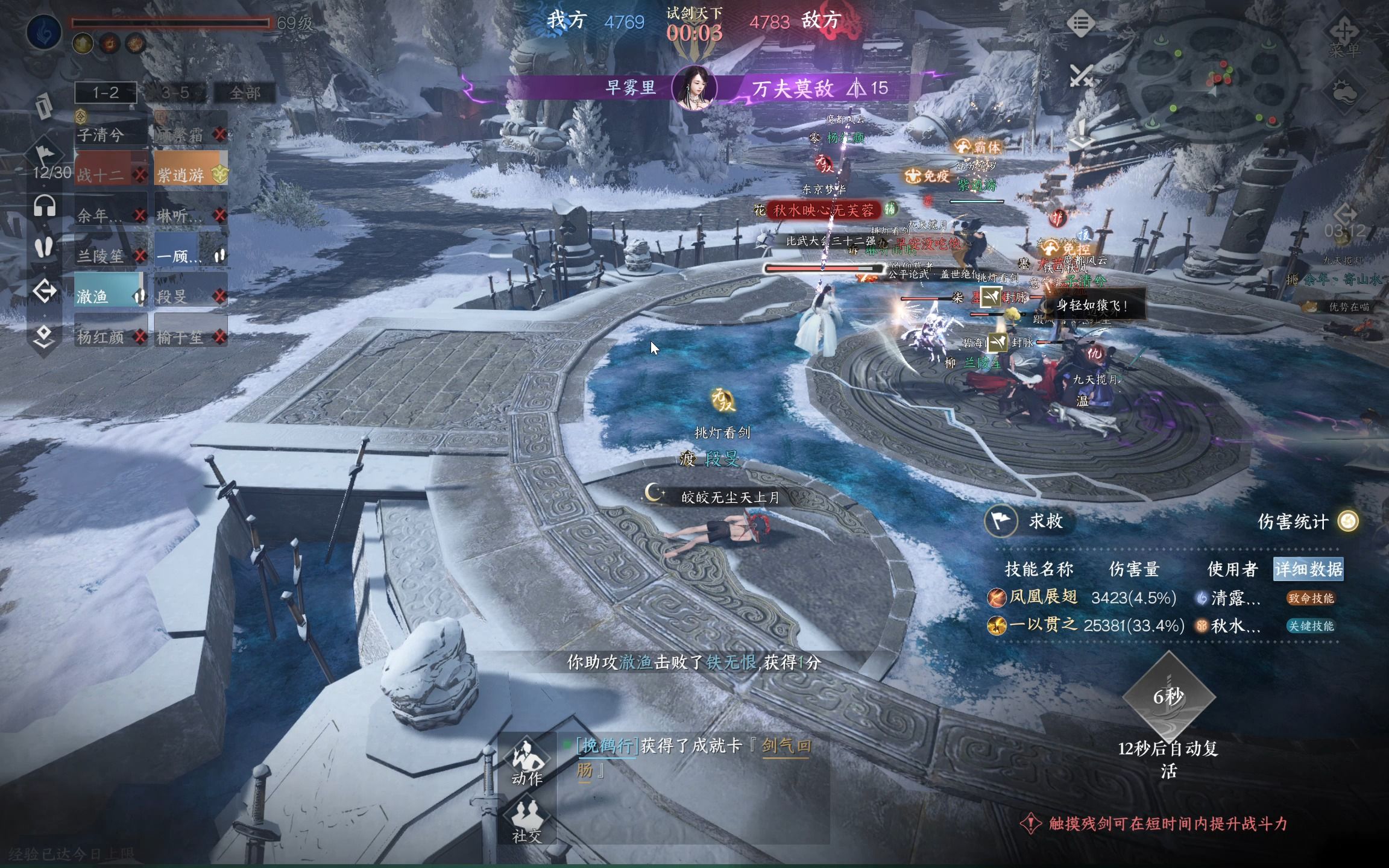1389x868 pixels.
Task: Open the 菜单 main menu
Action: tap(1344, 37)
